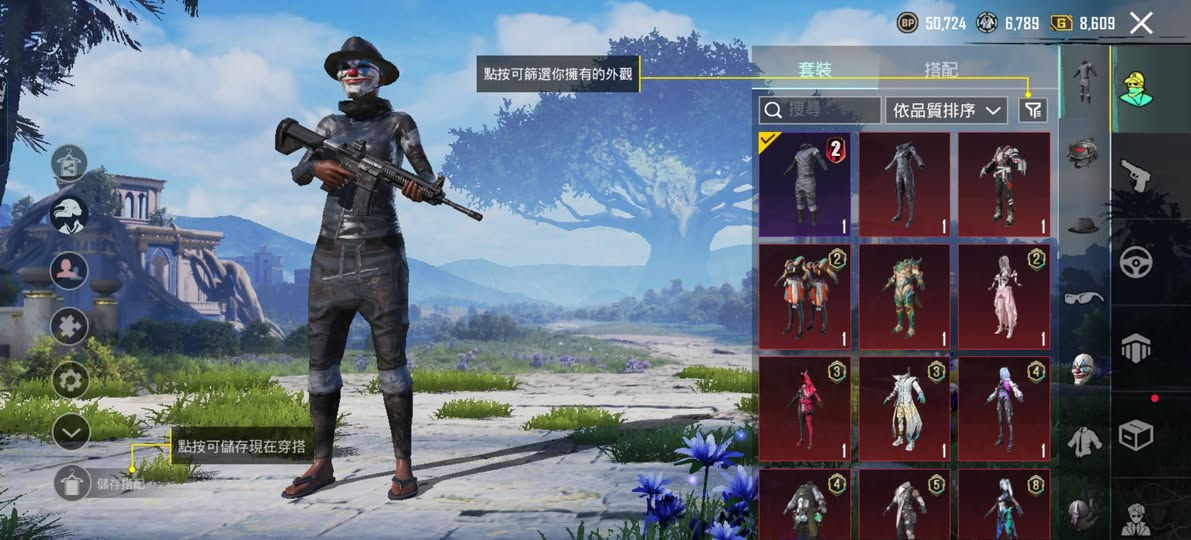Switch to the 套裝 outfits tab
This screenshot has width=1191, height=540.
point(815,70)
